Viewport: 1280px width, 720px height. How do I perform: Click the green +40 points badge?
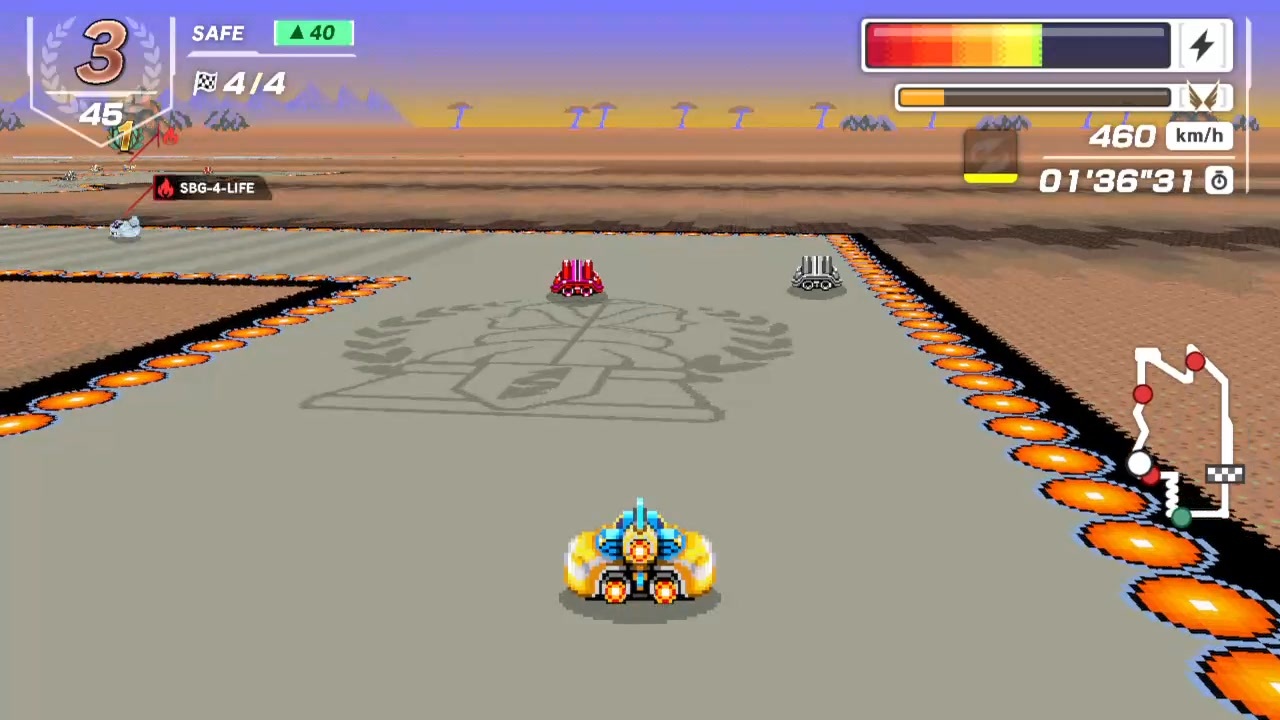pos(313,33)
